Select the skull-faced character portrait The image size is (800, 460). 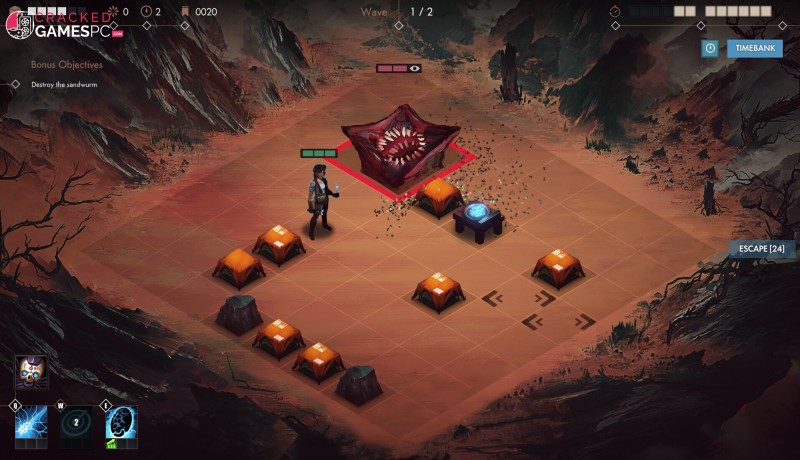29,371
